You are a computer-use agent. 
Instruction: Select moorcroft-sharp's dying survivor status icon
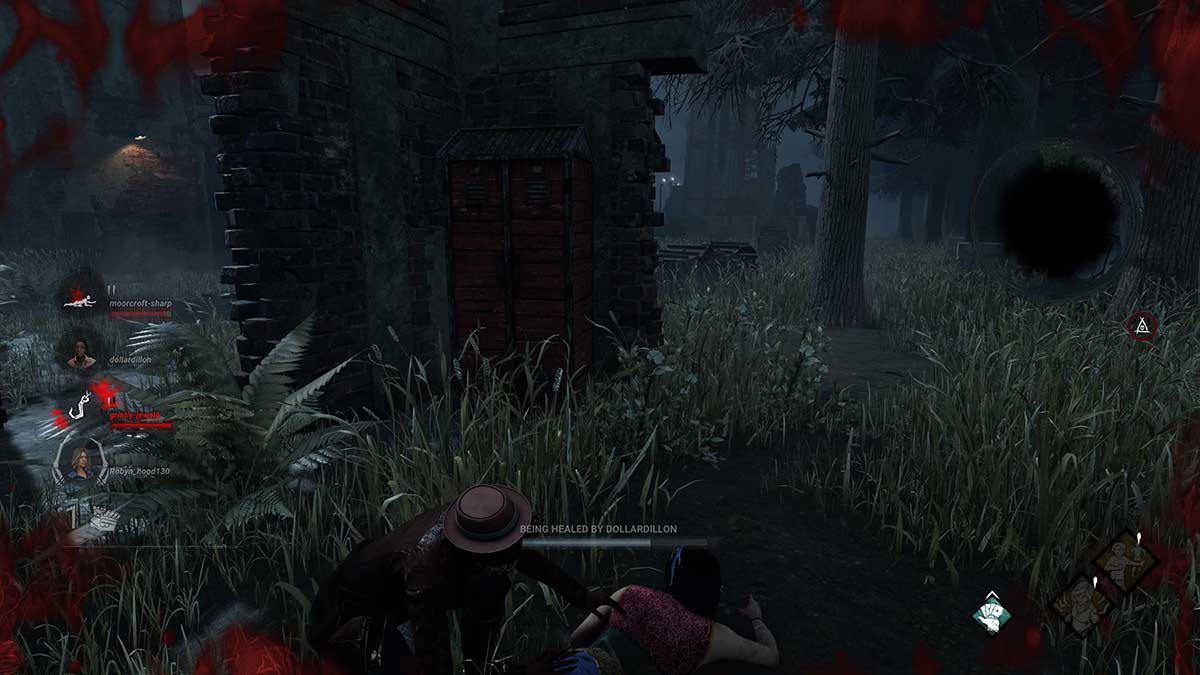coord(79,297)
